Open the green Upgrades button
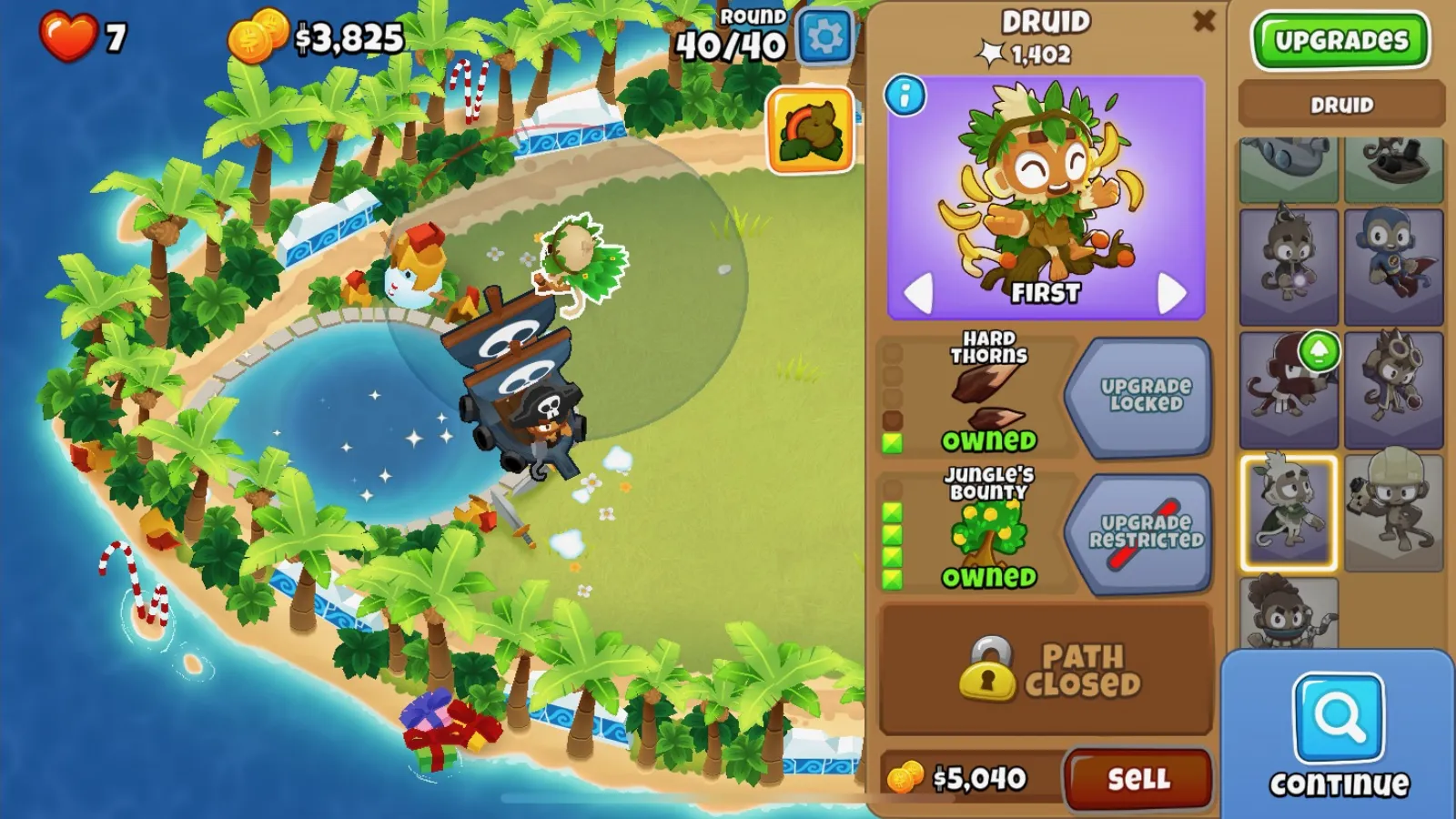1456x819 pixels. coord(1340,41)
